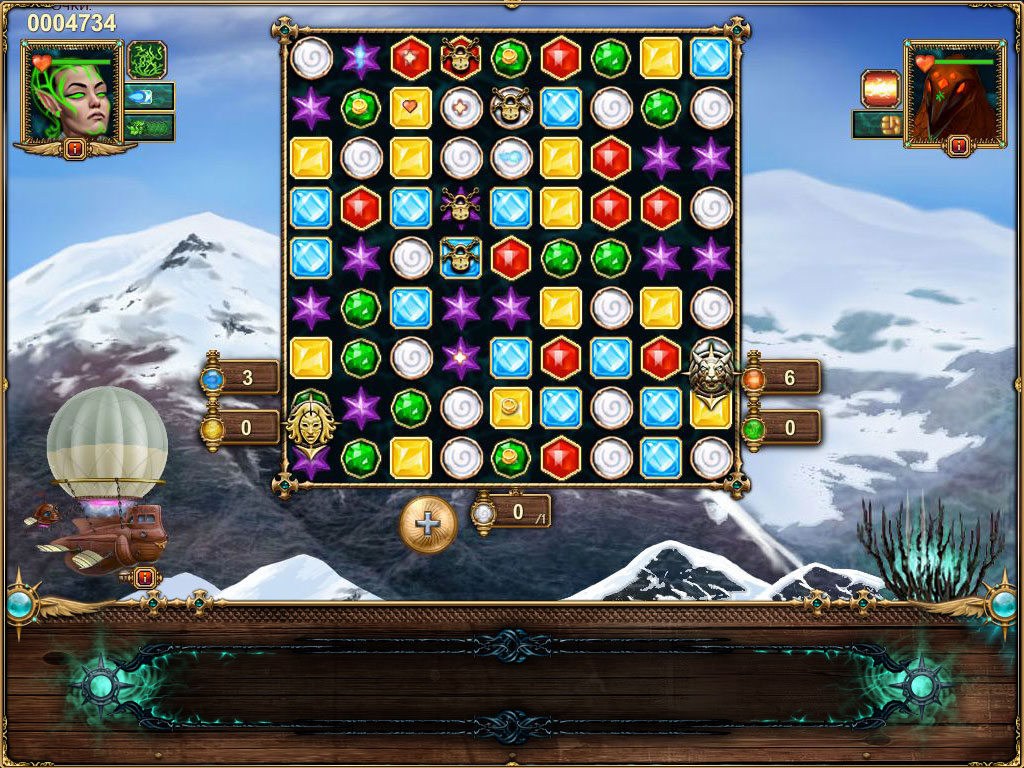Select the blue crystal shard ability
The height and width of the screenshot is (768, 1024).
coord(149,96)
